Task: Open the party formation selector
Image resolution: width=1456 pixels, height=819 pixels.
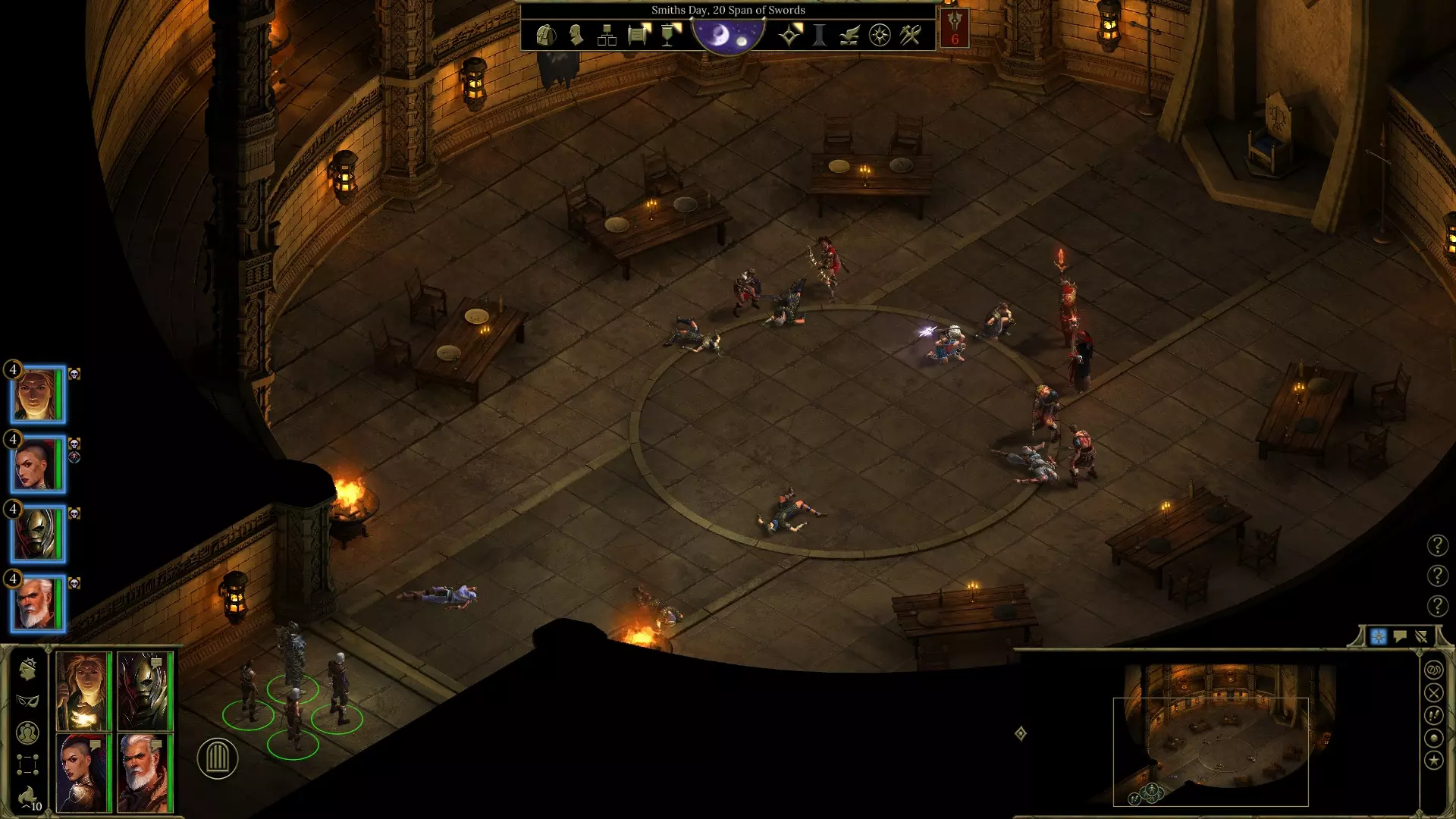Action: point(27,764)
